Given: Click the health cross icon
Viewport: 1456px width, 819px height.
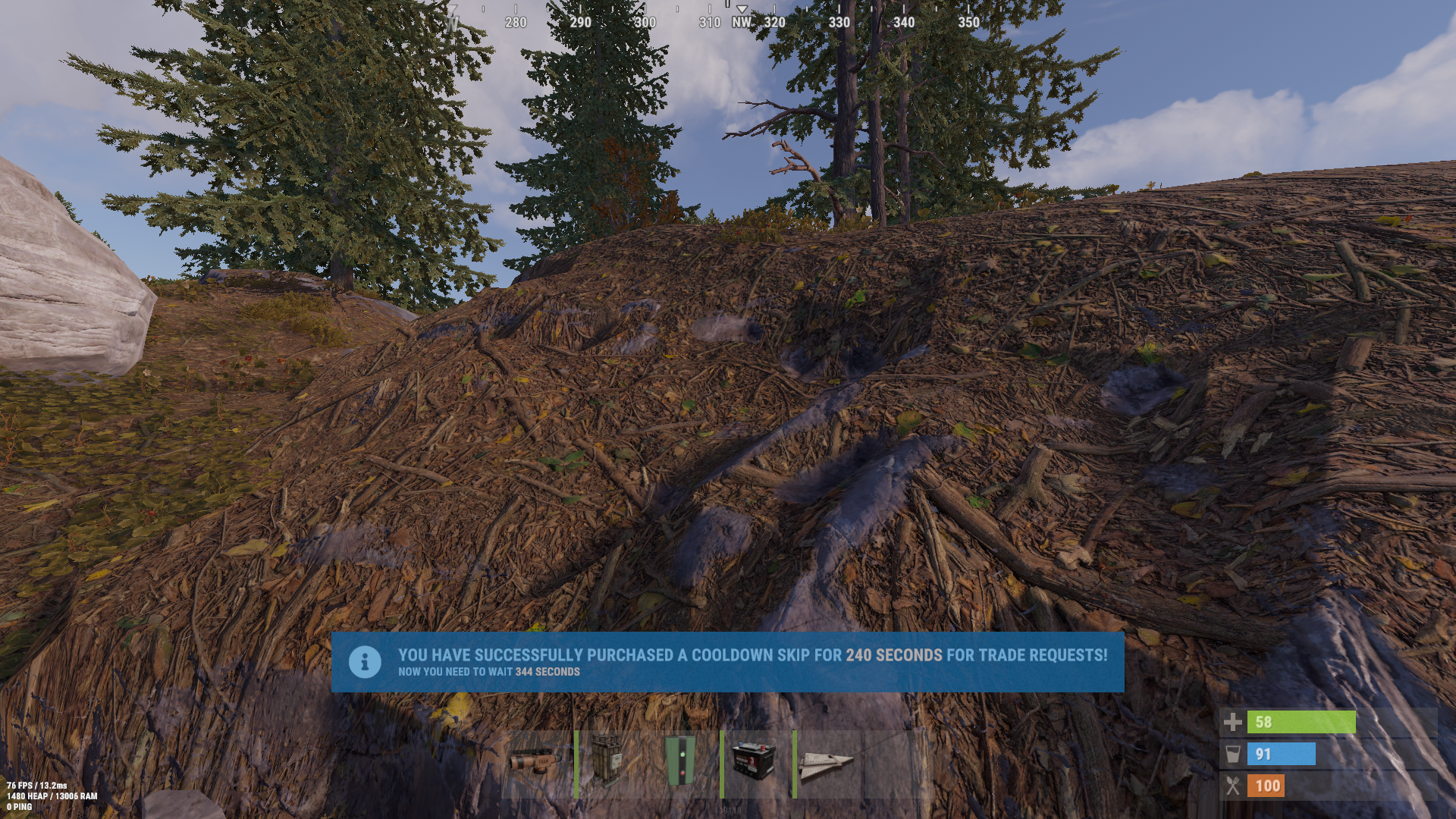Looking at the screenshot, I should coord(1232,723).
